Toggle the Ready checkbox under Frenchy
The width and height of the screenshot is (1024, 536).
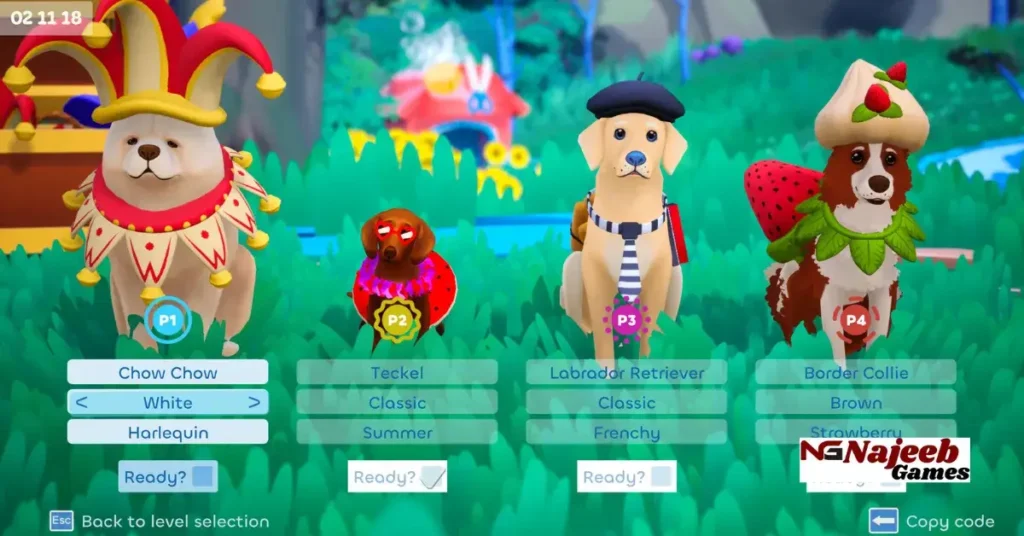(661, 477)
